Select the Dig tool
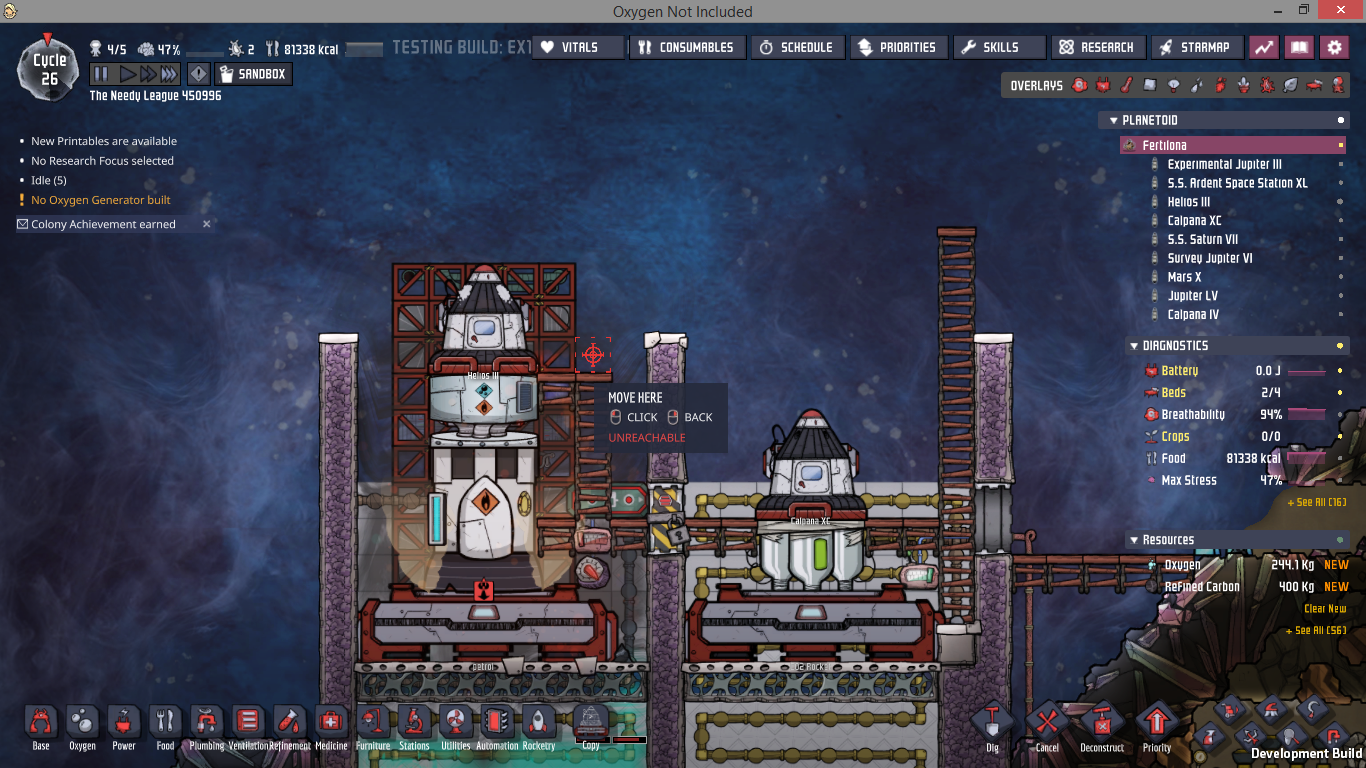The height and width of the screenshot is (768, 1366). (992, 724)
